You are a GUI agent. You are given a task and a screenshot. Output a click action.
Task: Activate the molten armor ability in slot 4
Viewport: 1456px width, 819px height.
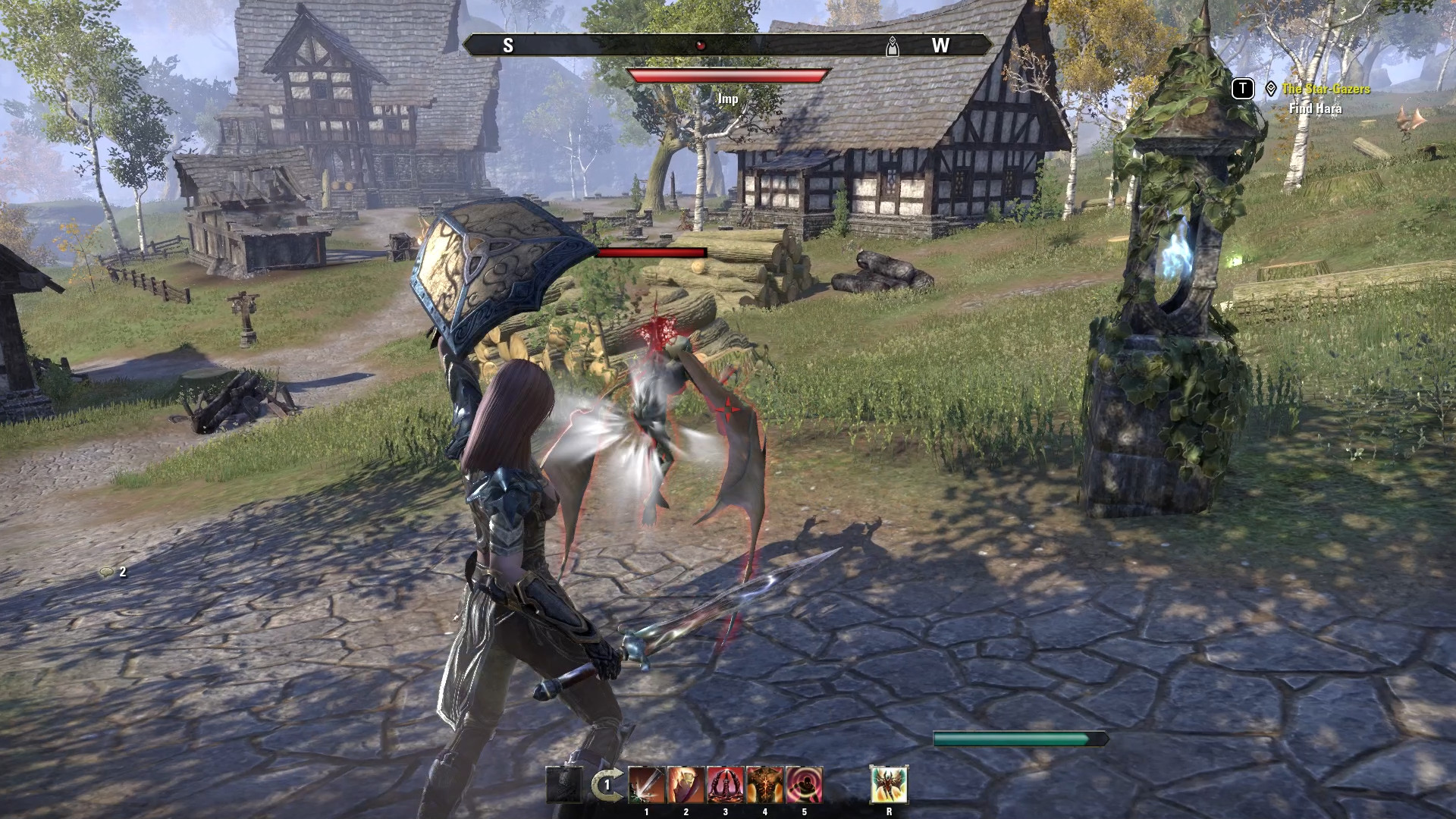[x=765, y=785]
